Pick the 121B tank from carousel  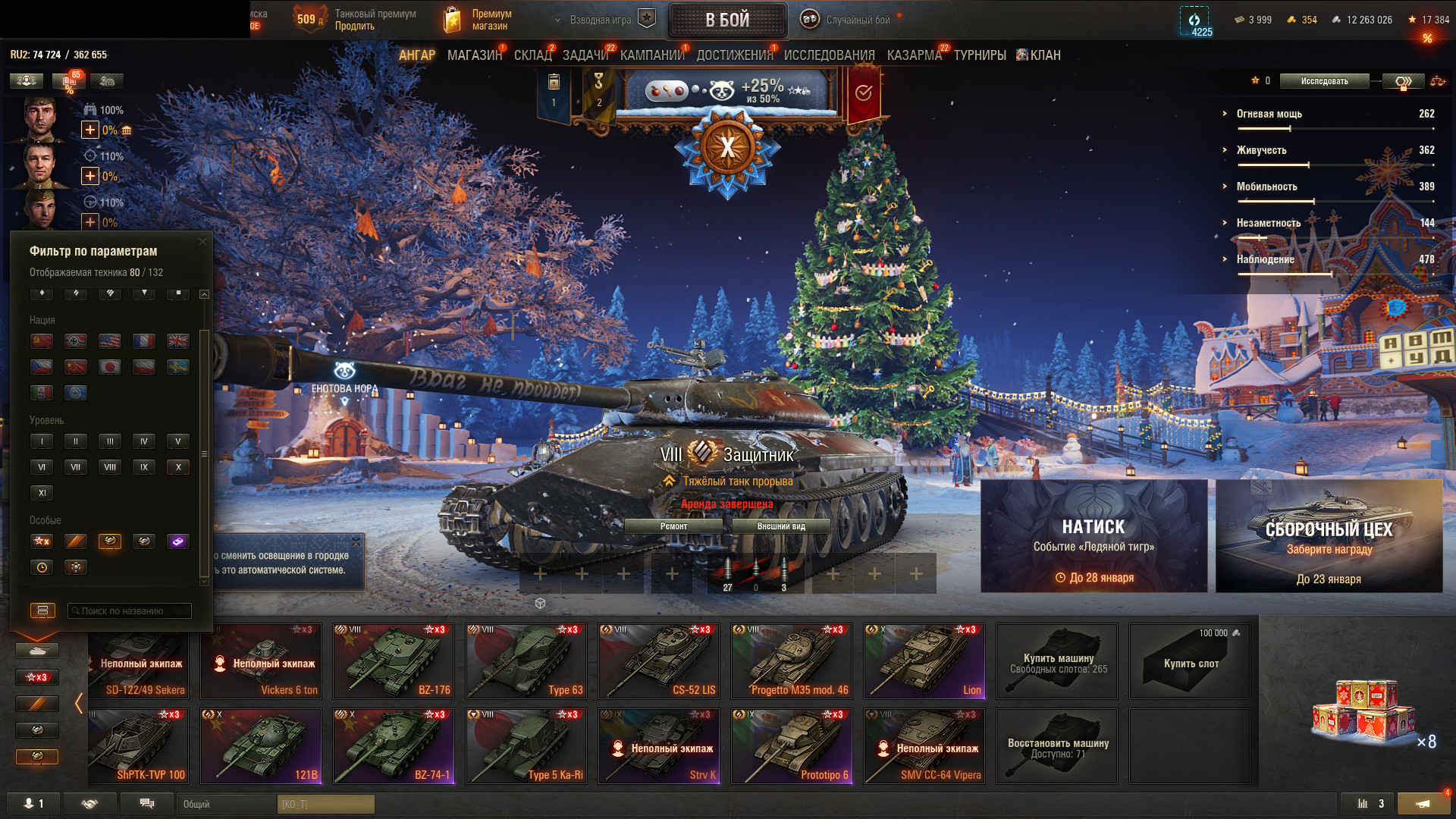(261, 746)
